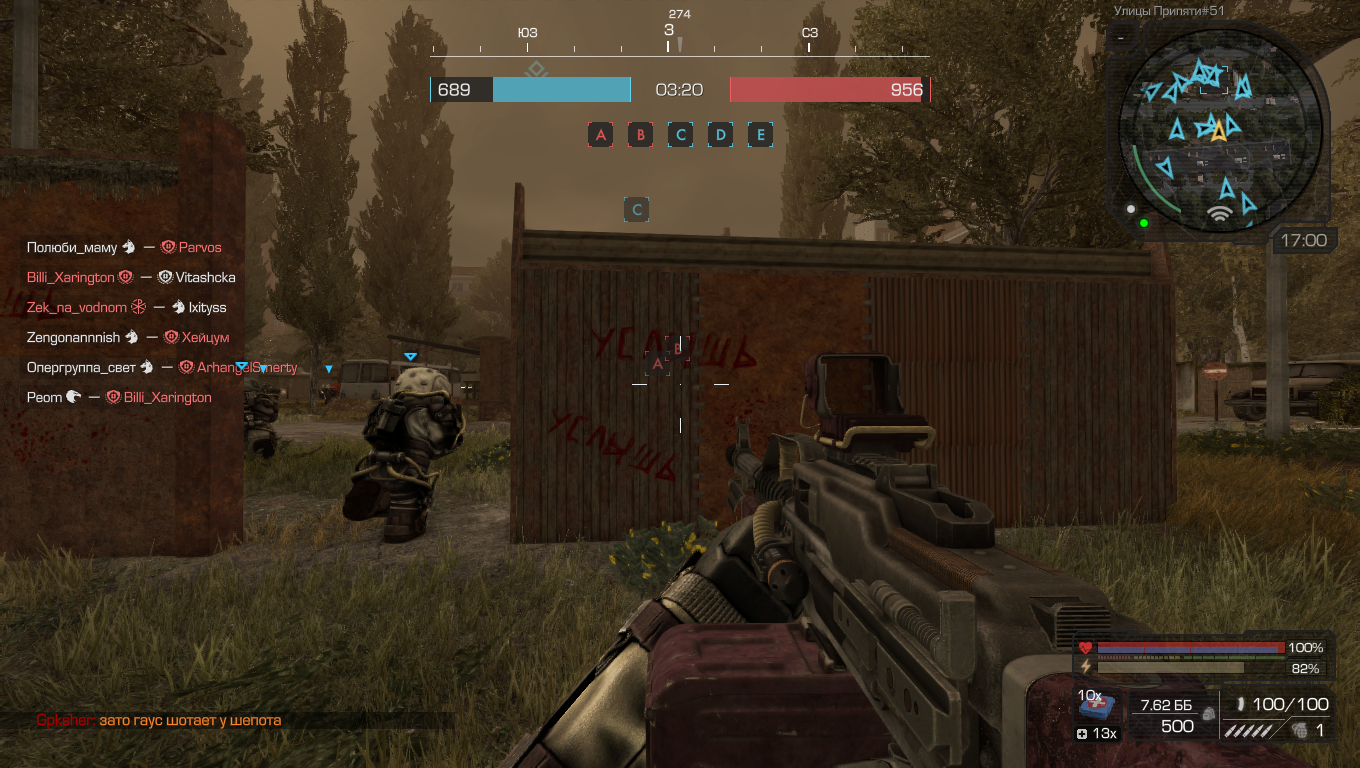Click the yellow player arrow on minimap
The image size is (1360, 768).
click(x=1218, y=132)
